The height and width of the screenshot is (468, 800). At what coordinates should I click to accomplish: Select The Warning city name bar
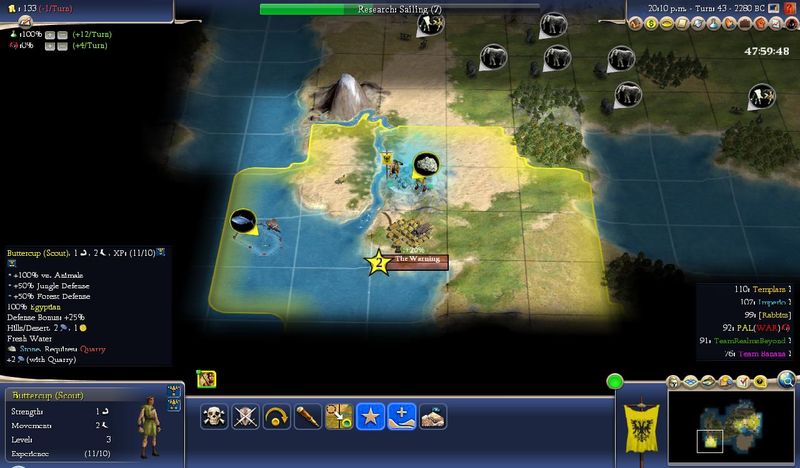(x=417, y=261)
